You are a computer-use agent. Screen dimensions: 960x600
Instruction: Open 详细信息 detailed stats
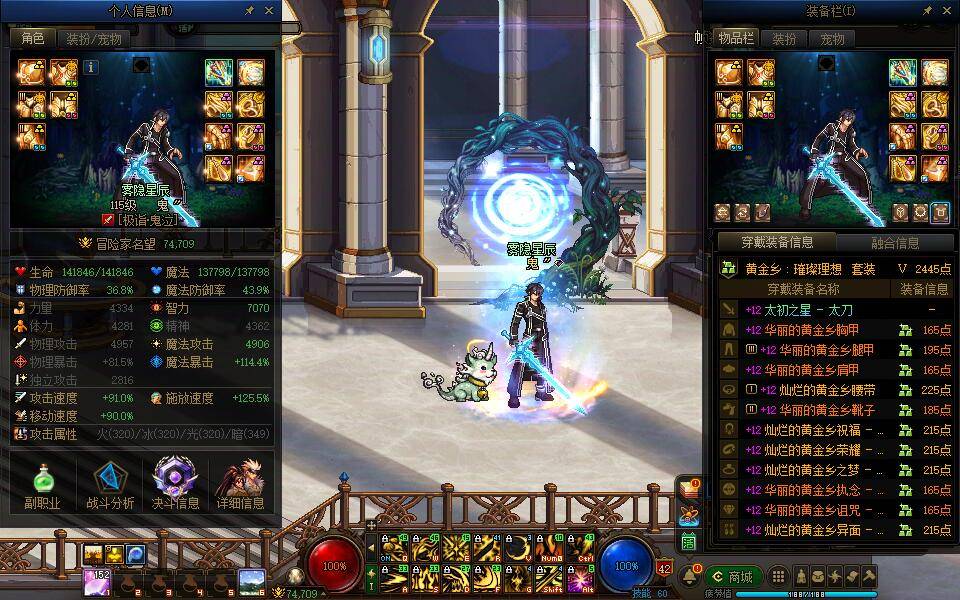tap(240, 484)
